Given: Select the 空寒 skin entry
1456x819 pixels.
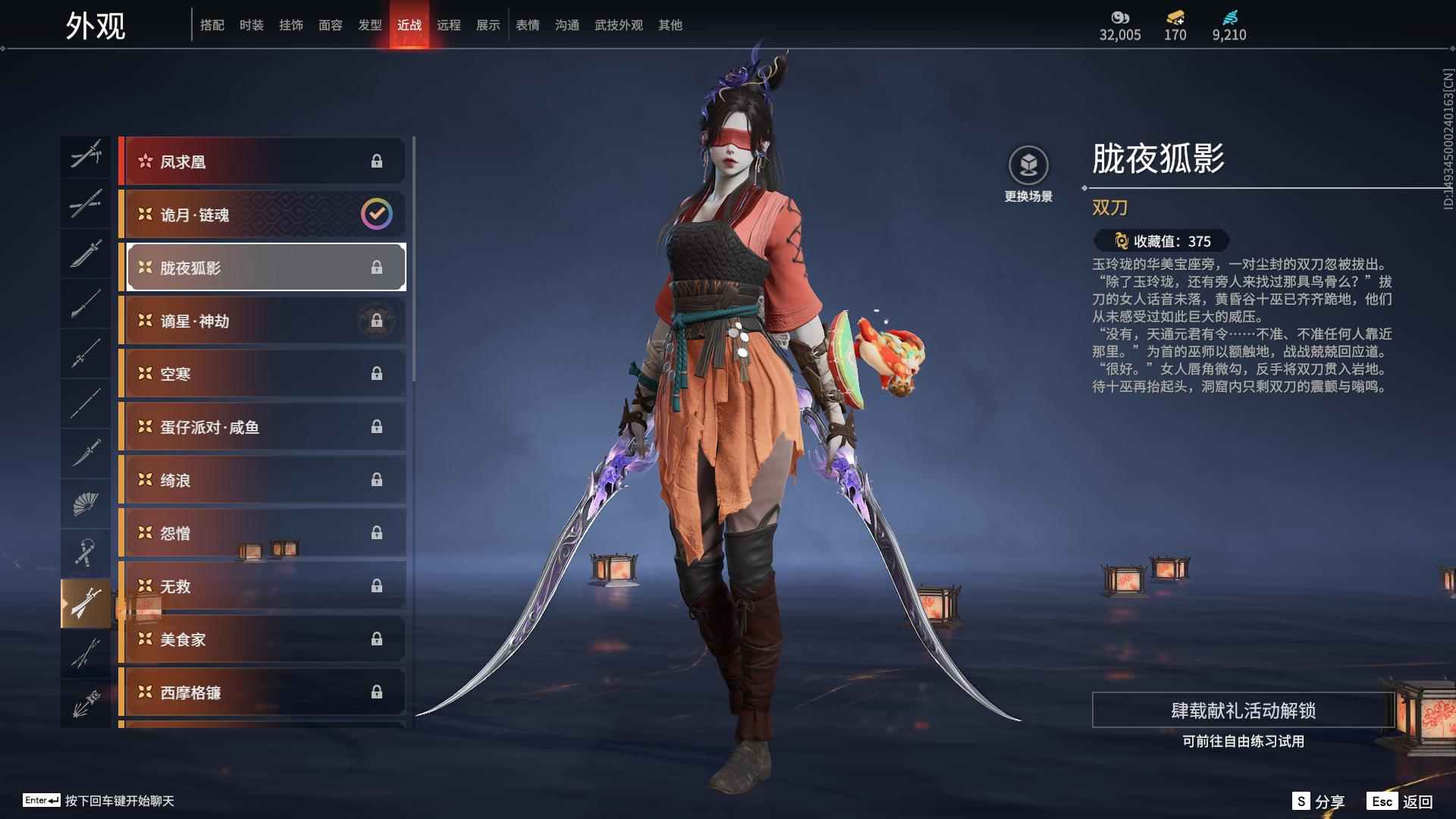Looking at the screenshot, I should 262,373.
